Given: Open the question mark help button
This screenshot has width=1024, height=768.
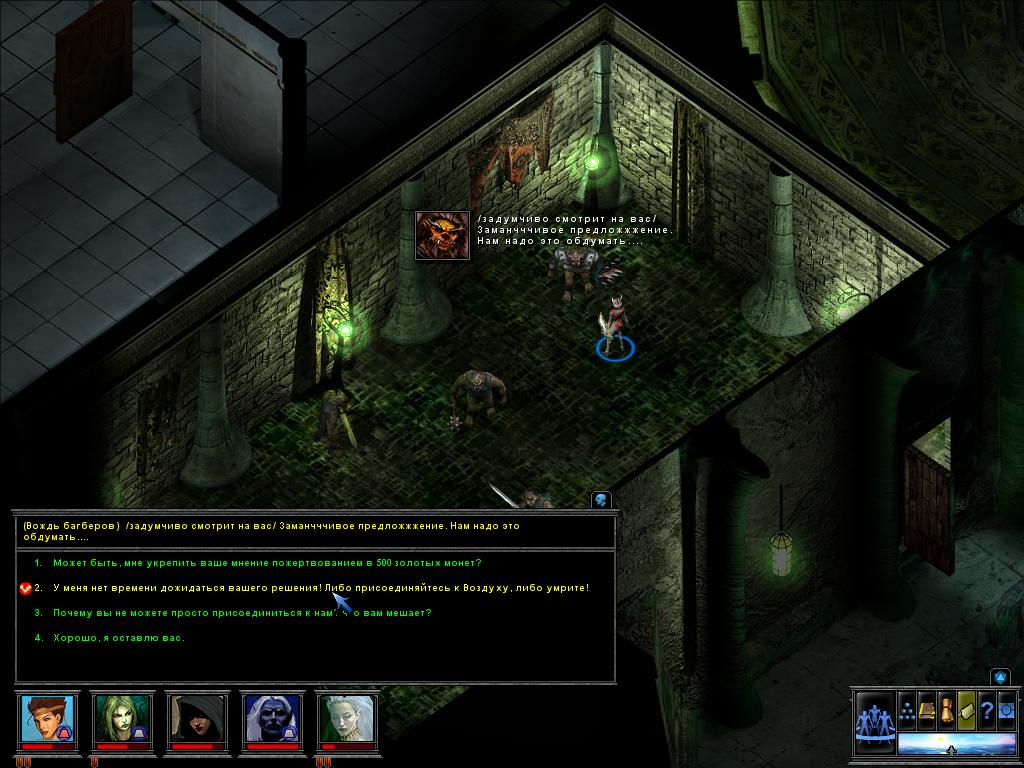Looking at the screenshot, I should pos(986,709).
